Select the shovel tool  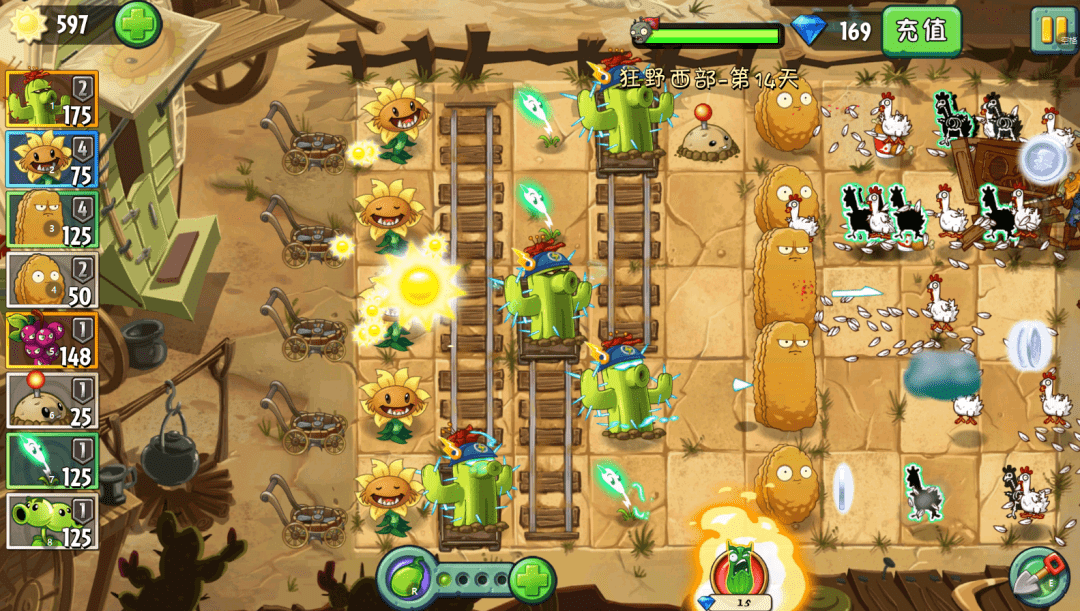(1037, 576)
